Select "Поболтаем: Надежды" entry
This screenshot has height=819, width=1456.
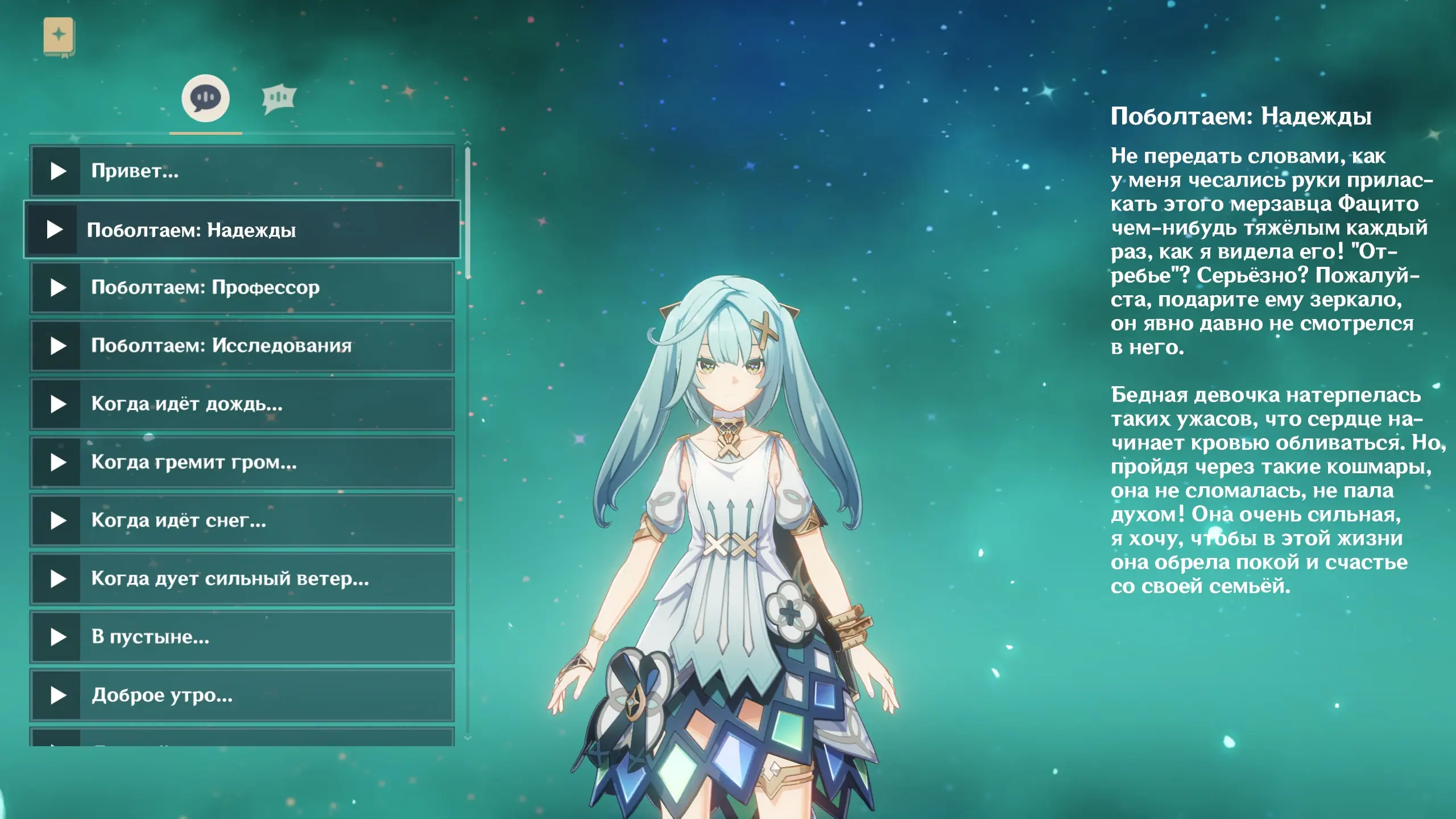click(242, 230)
